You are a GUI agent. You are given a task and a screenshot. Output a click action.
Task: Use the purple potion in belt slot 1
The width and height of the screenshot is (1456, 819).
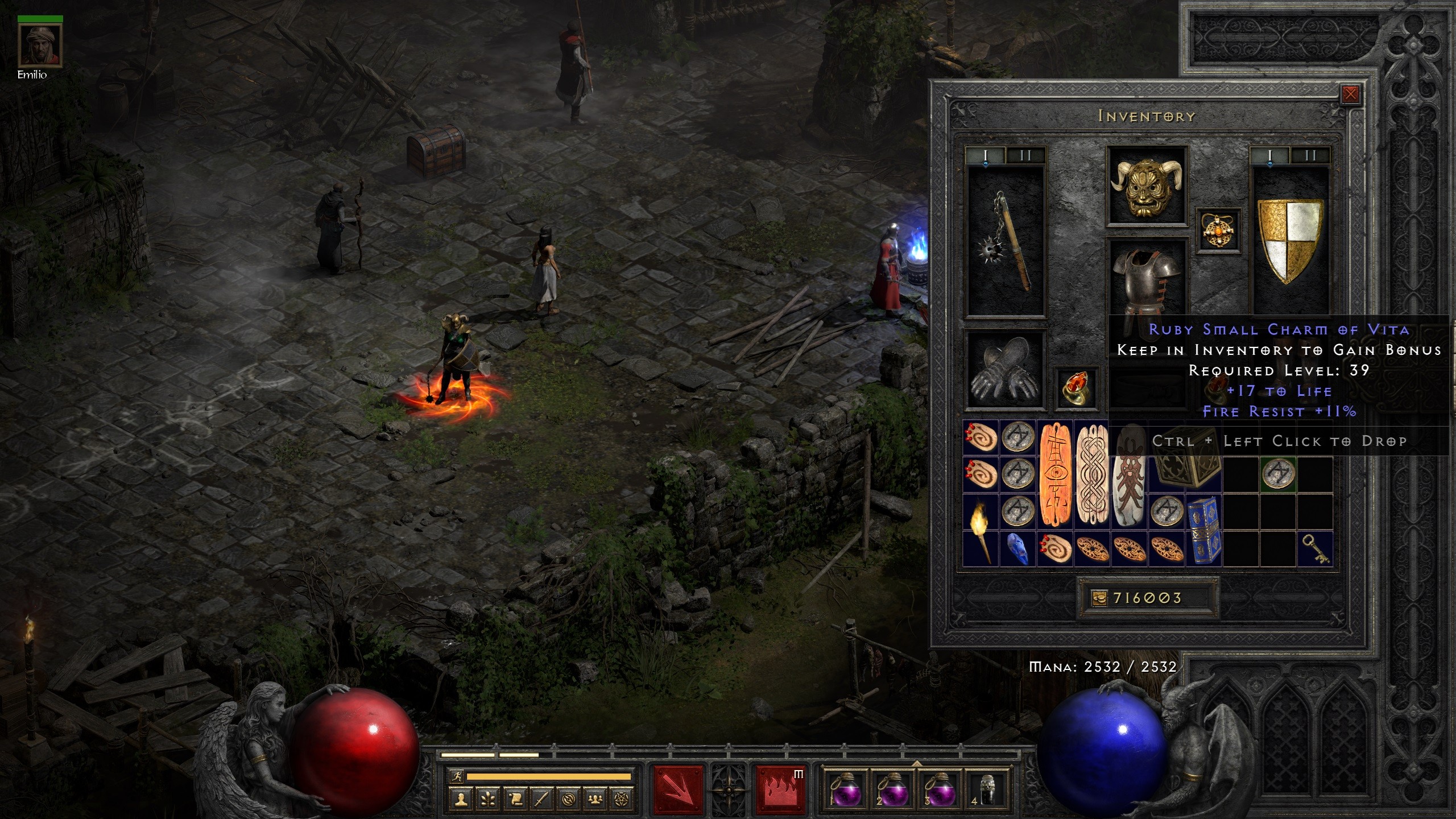tap(845, 791)
